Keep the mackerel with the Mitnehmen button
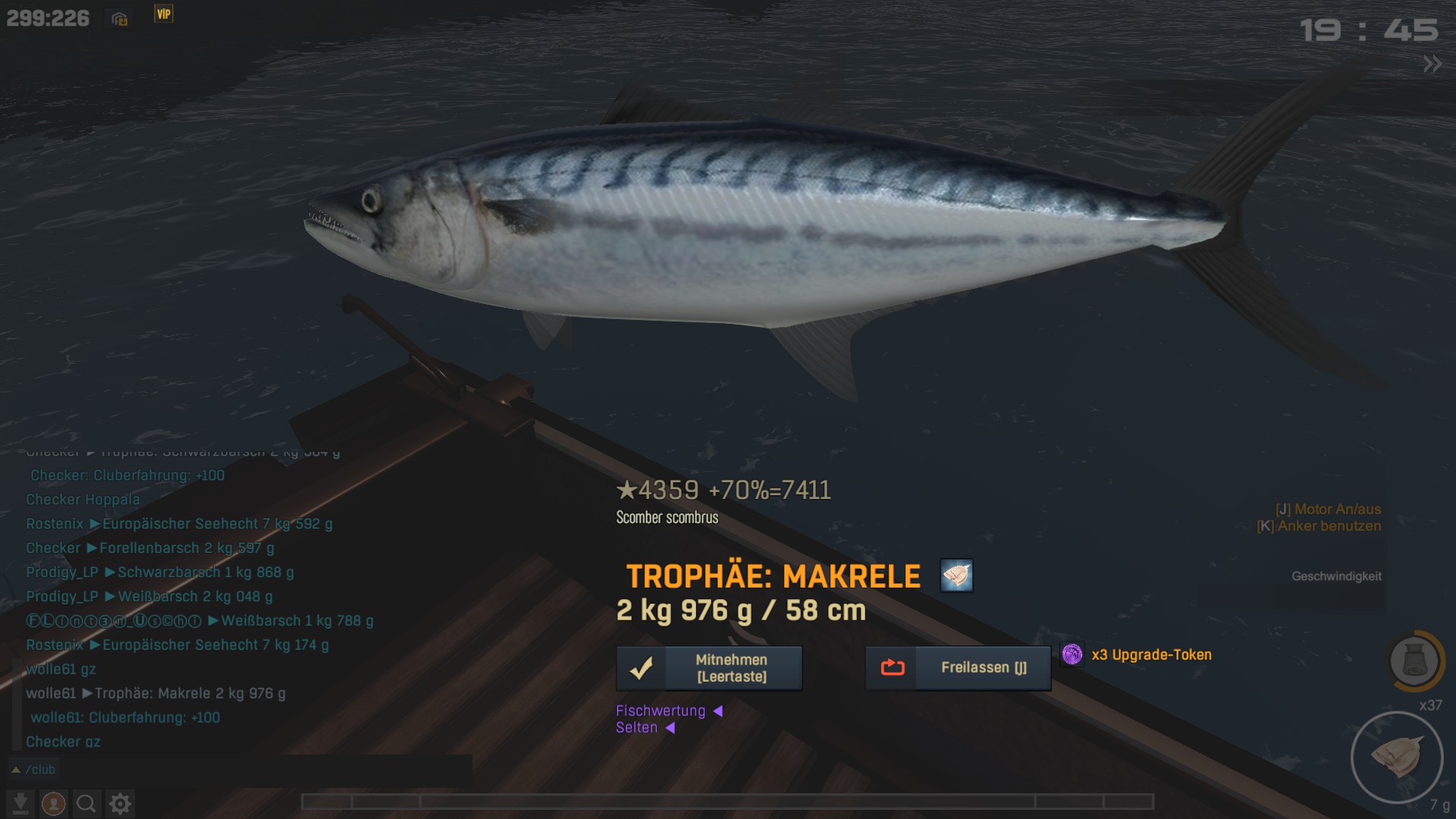This screenshot has height=819, width=1456. tap(709, 668)
